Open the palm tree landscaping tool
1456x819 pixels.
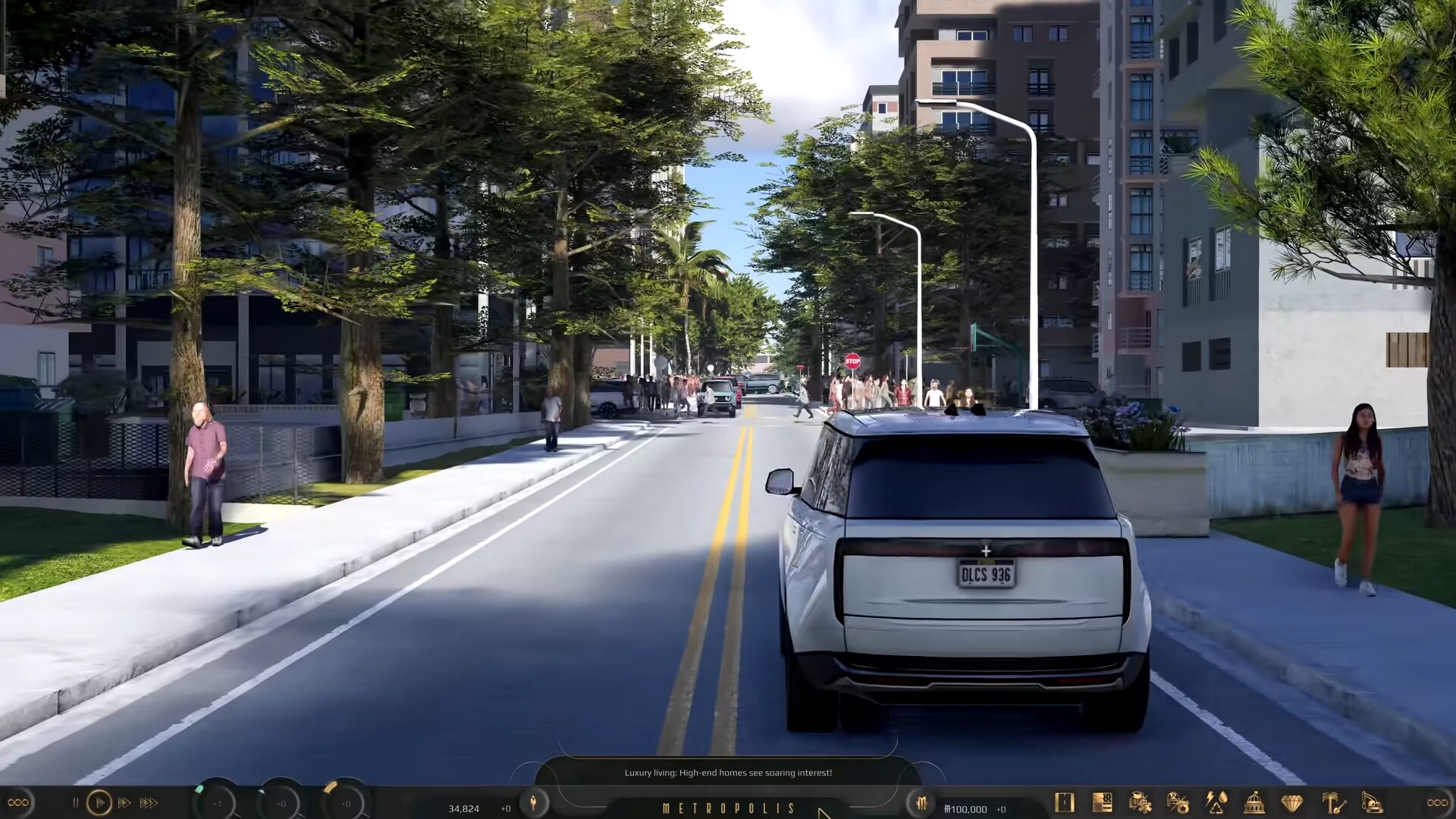[1332, 802]
